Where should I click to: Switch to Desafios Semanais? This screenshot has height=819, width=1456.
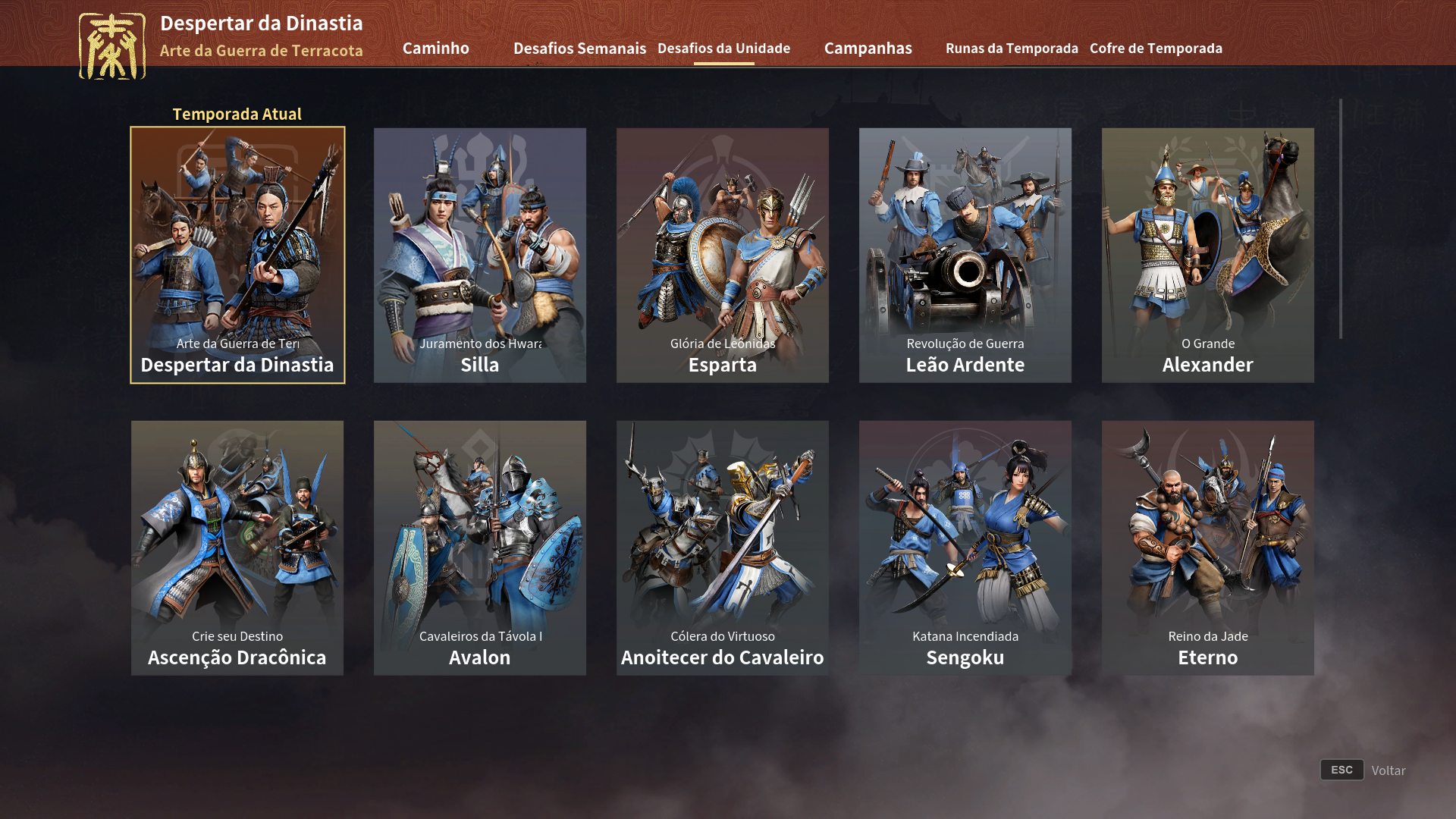click(579, 49)
